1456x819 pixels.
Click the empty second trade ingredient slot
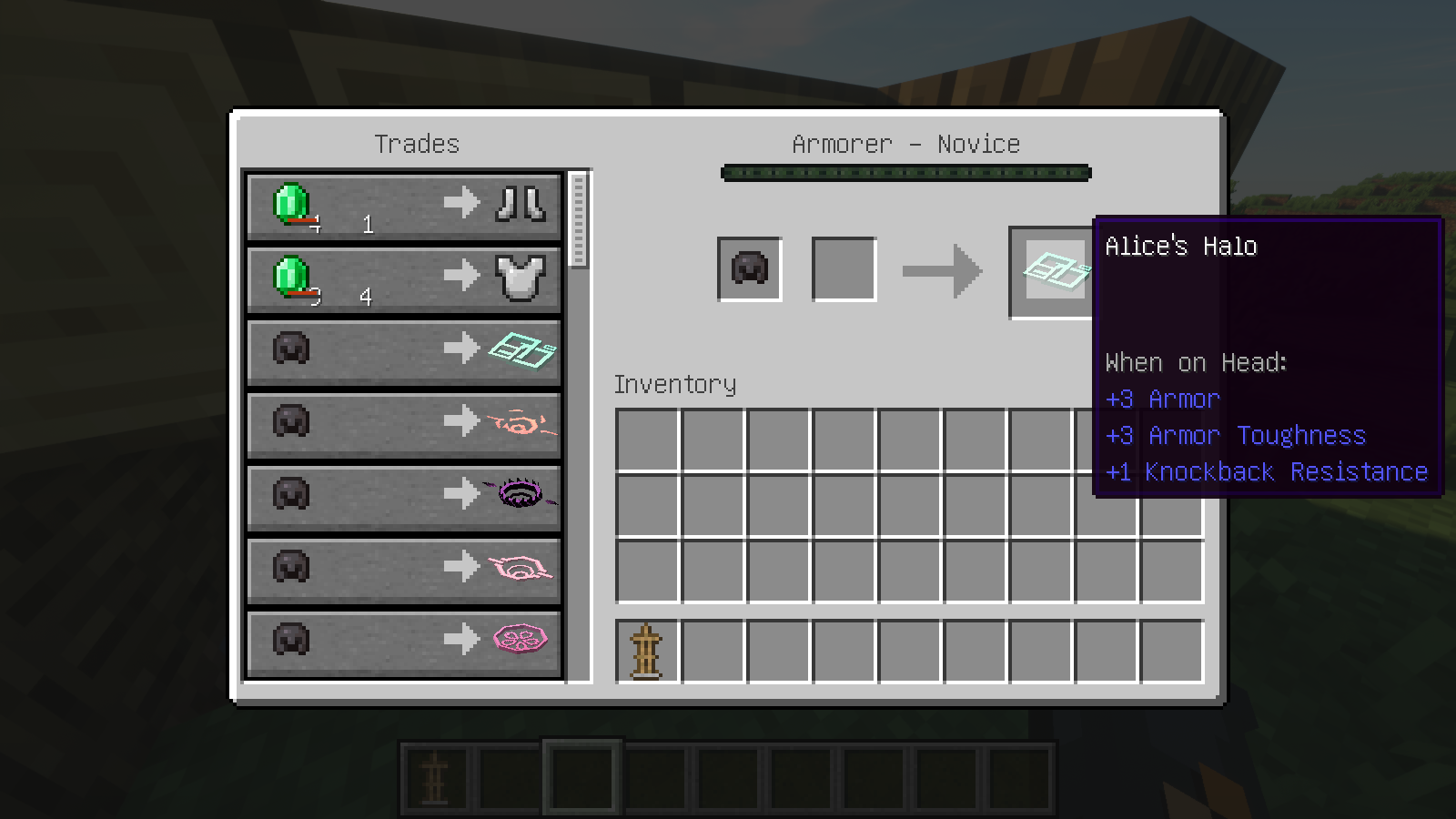click(842, 268)
